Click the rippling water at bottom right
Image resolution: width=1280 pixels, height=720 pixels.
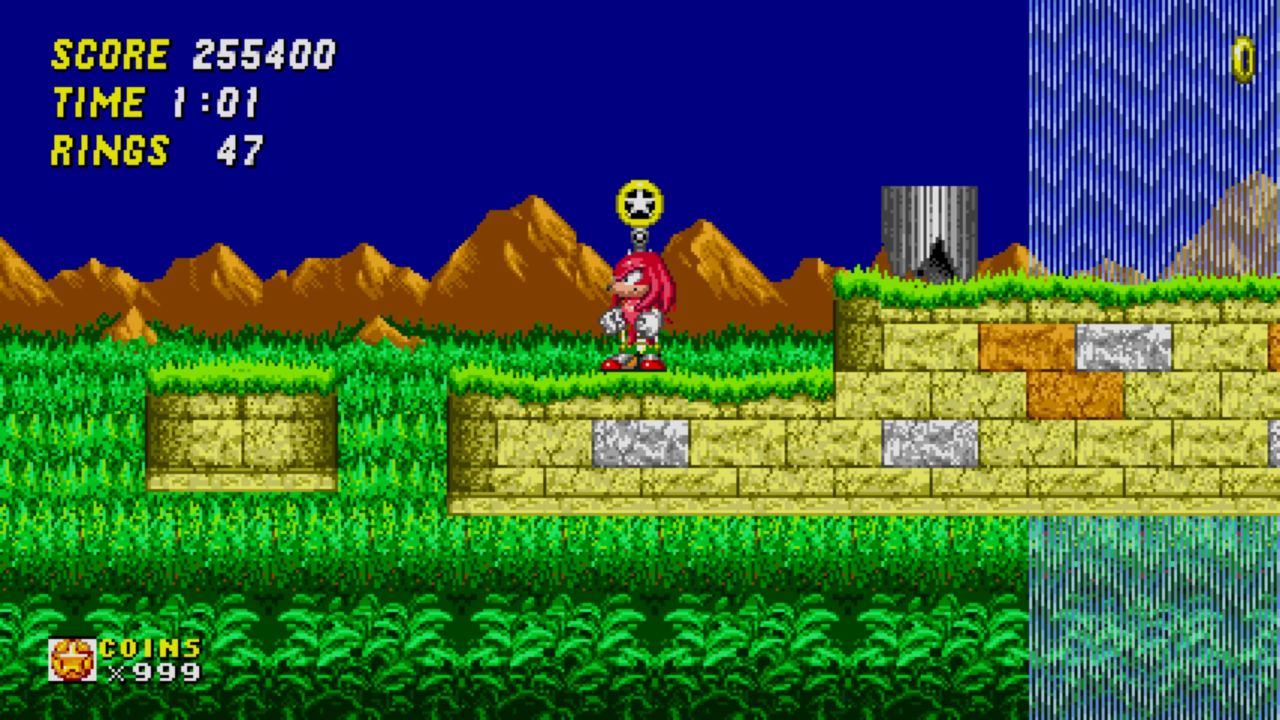(x=1150, y=620)
